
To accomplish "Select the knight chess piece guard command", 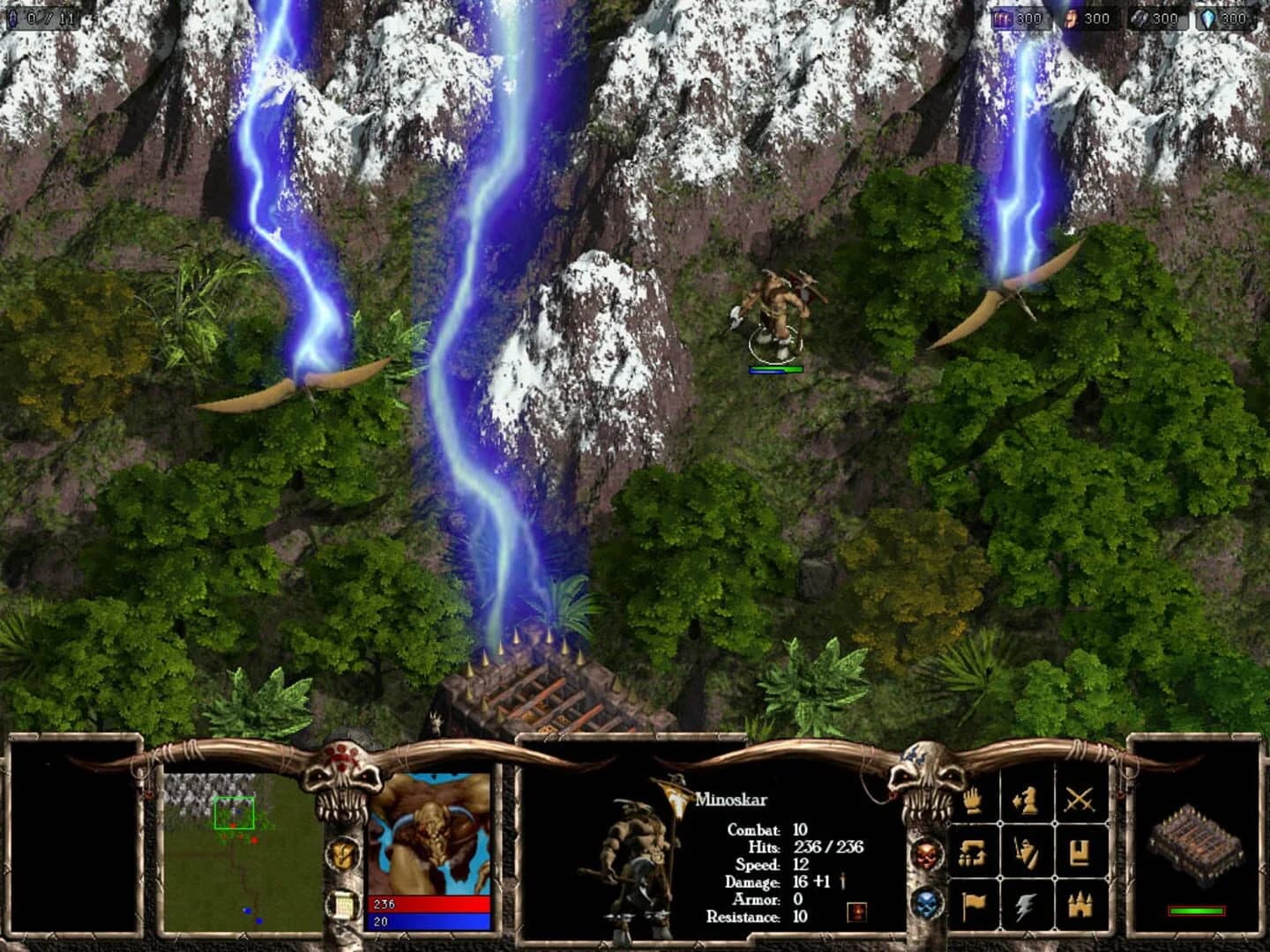I will (x=1024, y=800).
